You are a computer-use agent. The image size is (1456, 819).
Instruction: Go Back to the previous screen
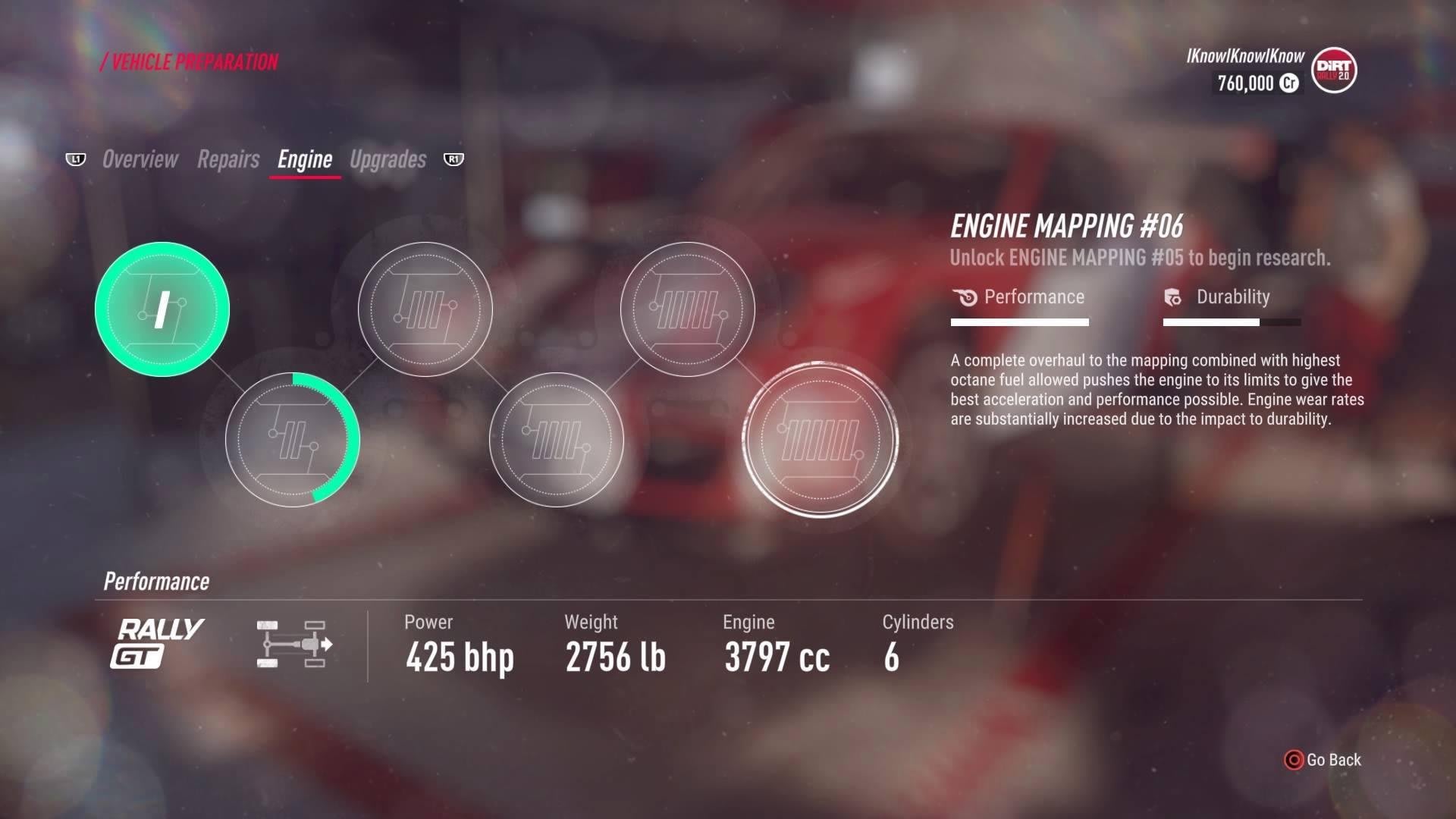[x=1323, y=760]
